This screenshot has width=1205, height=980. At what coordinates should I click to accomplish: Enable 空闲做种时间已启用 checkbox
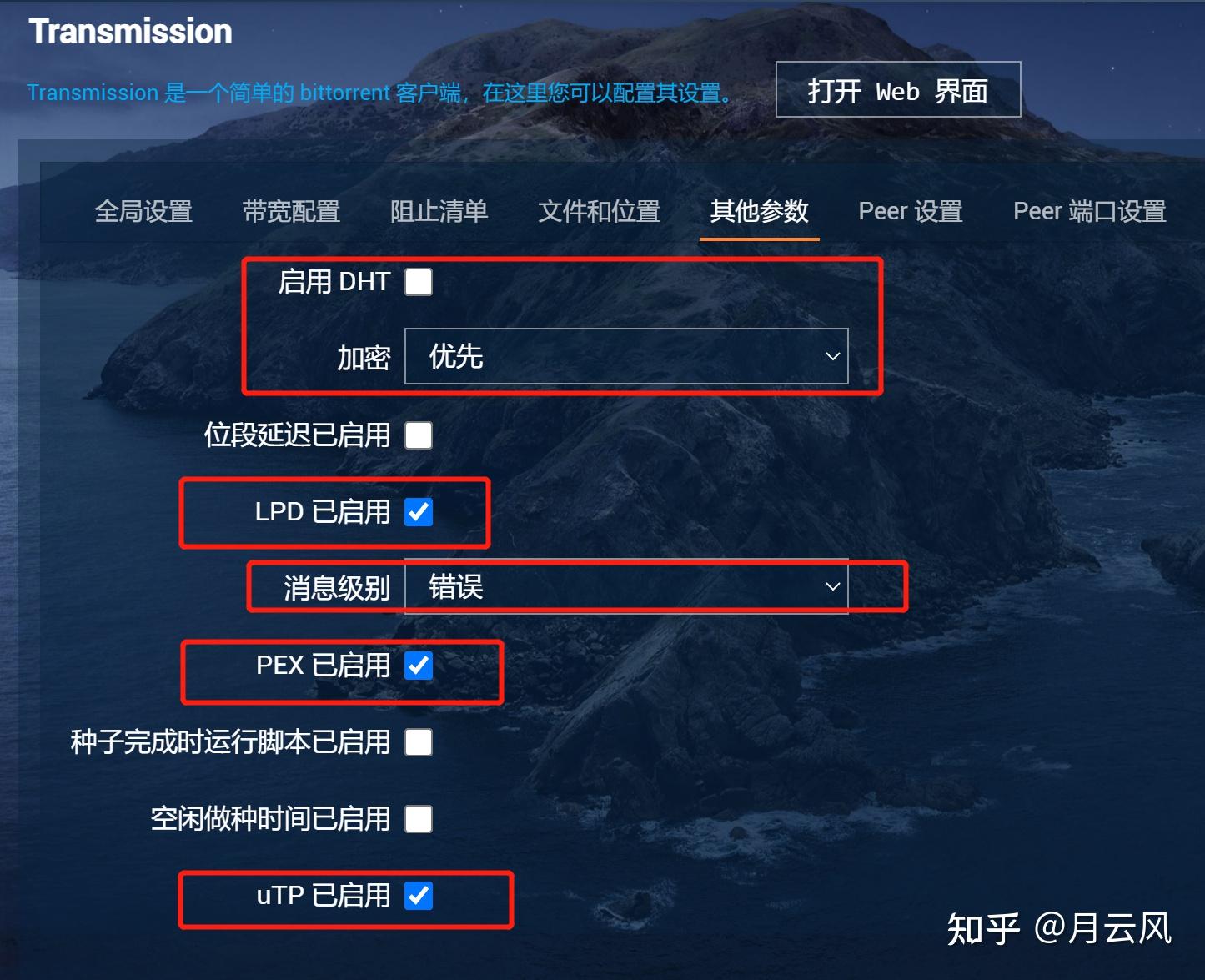pos(418,819)
